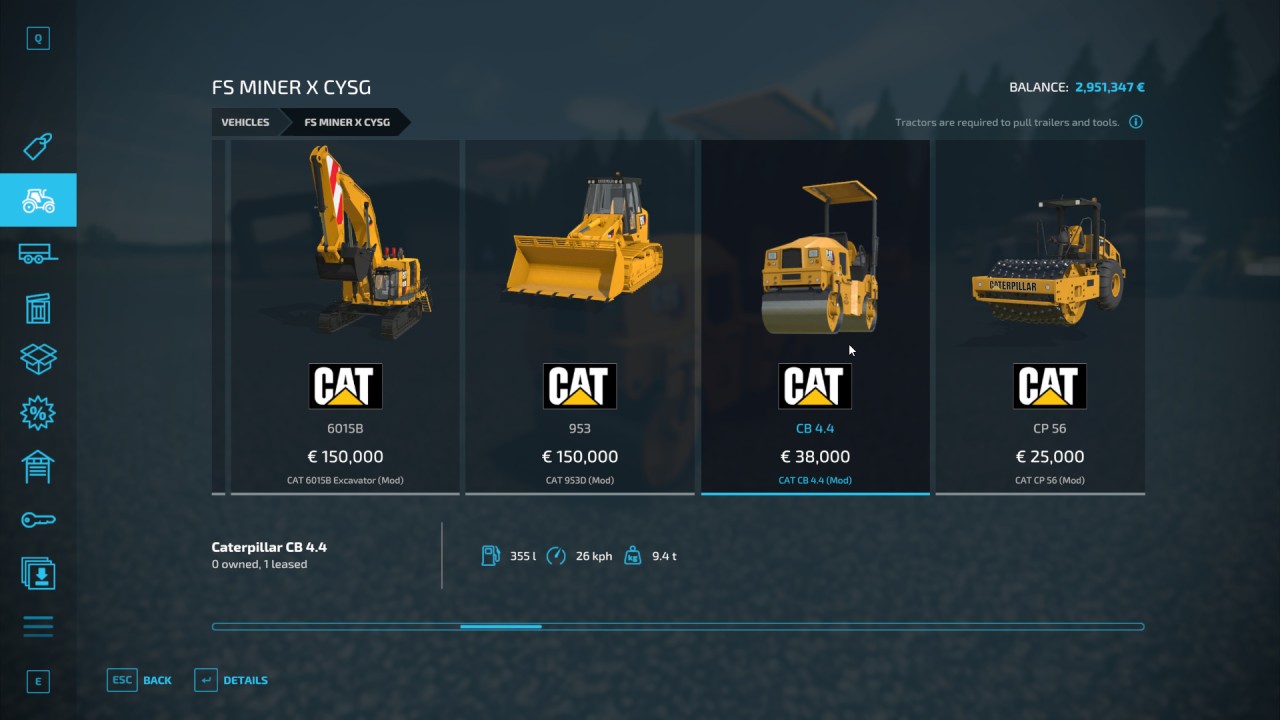Show the percent sales sidebar category
The height and width of the screenshot is (720, 1280).
pos(38,412)
